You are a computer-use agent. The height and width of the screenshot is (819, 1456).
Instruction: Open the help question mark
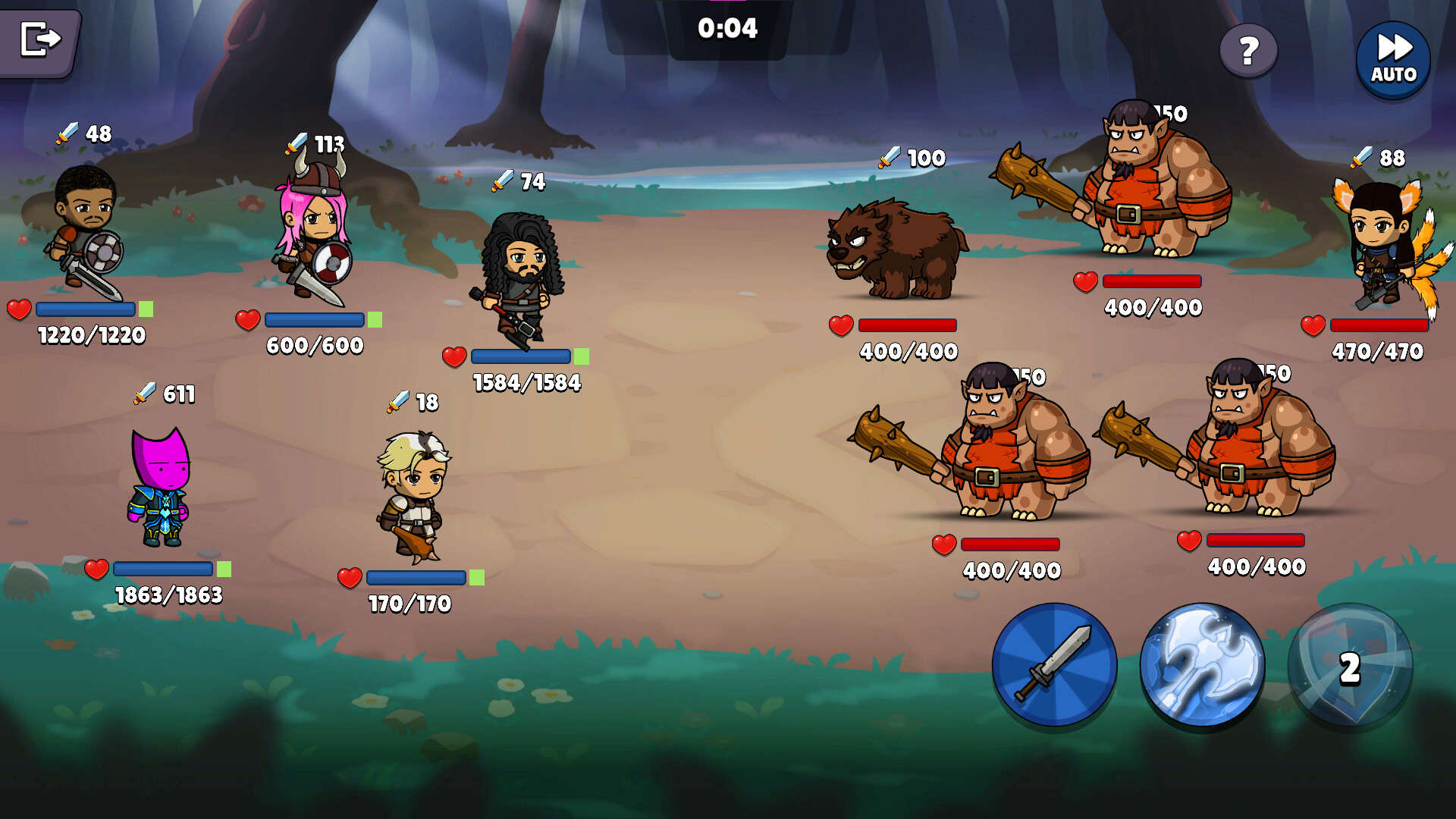click(x=1249, y=51)
